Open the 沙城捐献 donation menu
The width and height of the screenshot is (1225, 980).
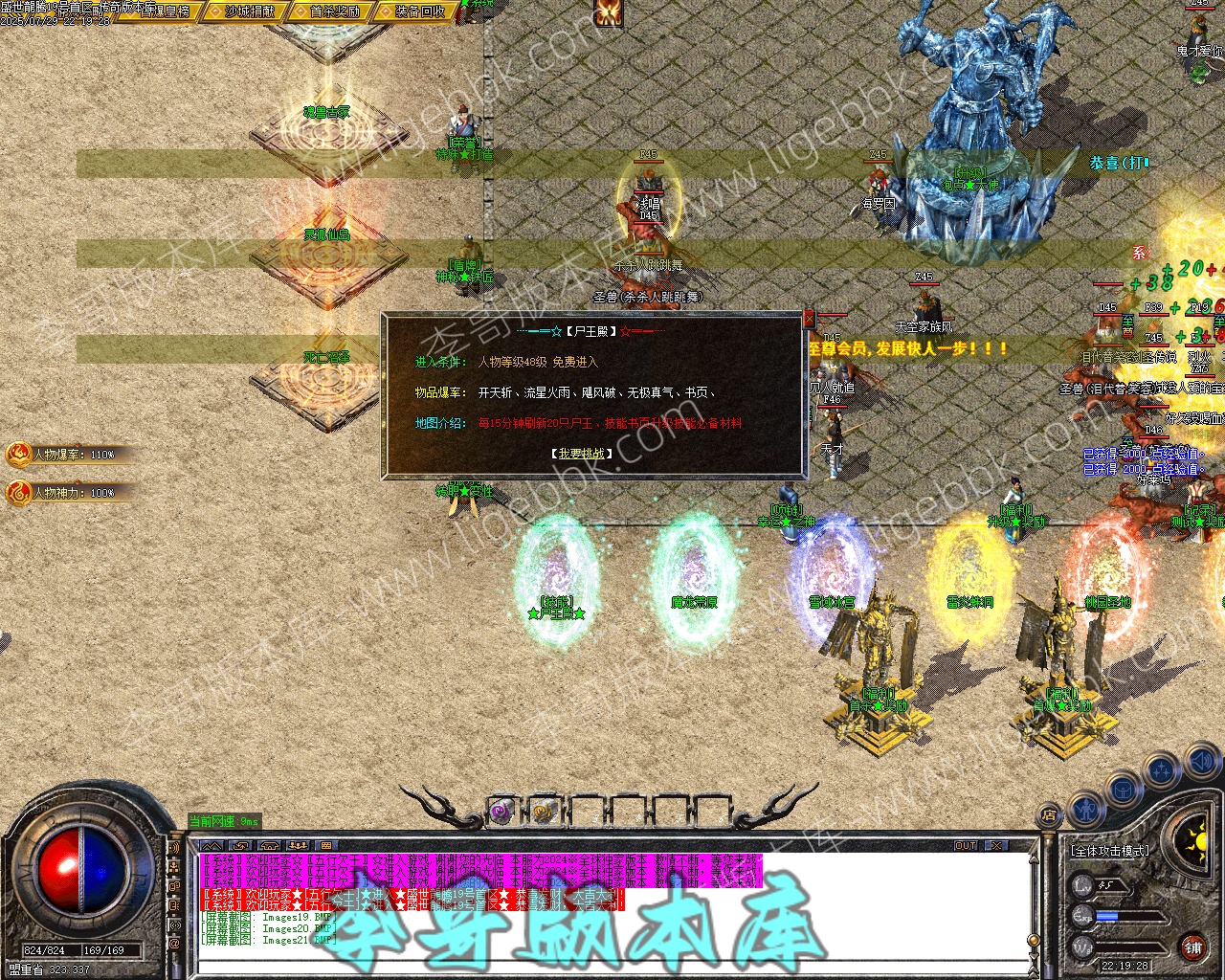pyautogui.click(x=250, y=11)
